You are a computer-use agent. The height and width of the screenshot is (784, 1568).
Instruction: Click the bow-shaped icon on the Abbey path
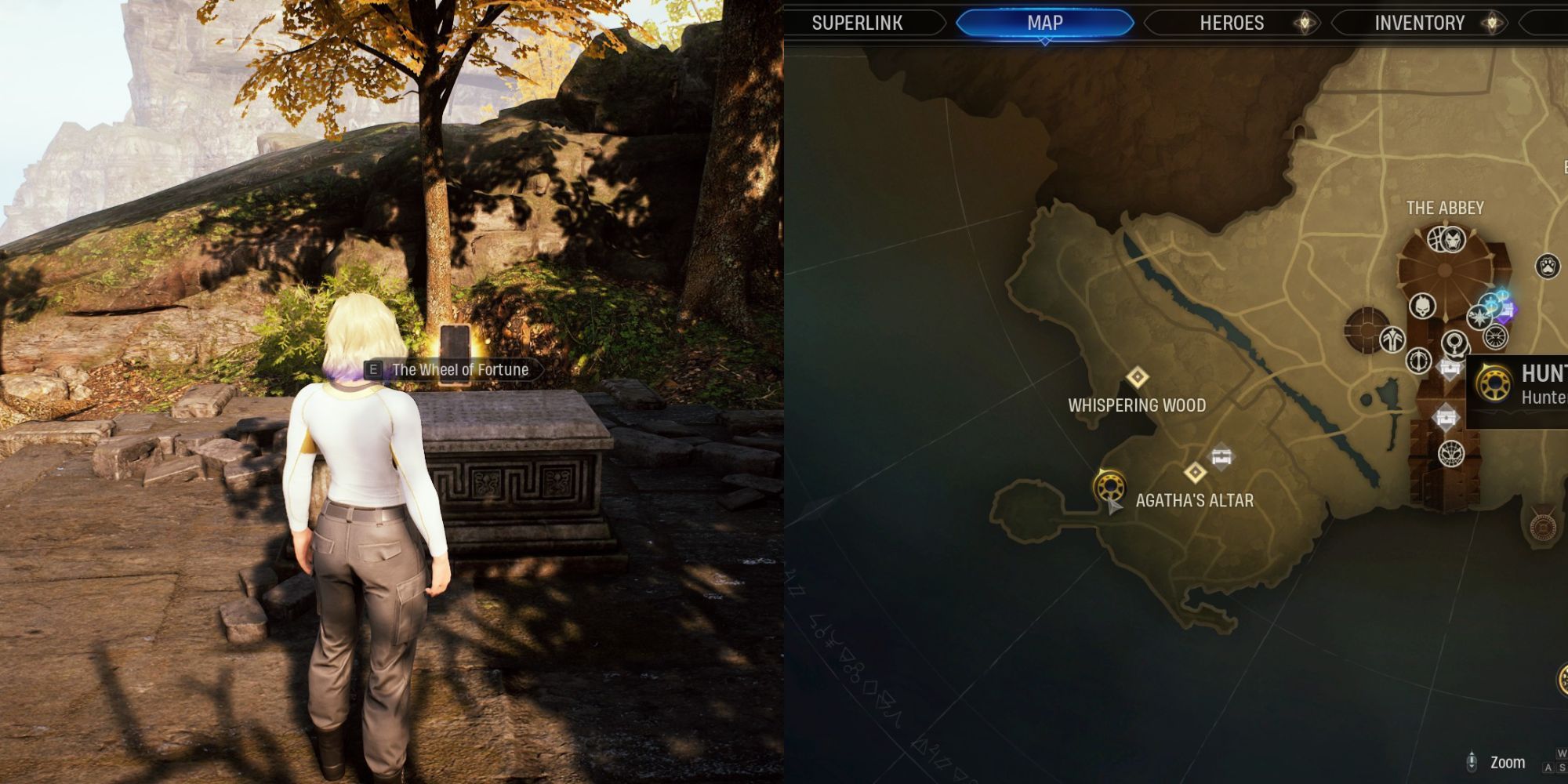point(1418,361)
